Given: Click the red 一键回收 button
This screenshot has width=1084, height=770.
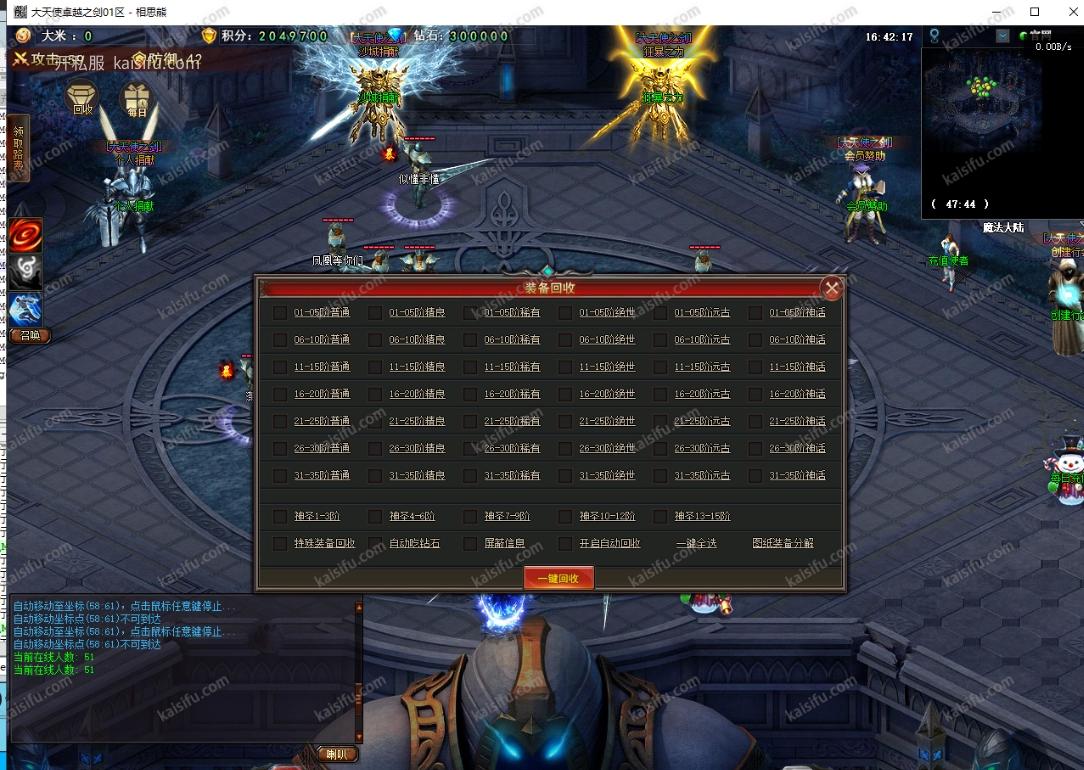Looking at the screenshot, I should pyautogui.click(x=558, y=578).
